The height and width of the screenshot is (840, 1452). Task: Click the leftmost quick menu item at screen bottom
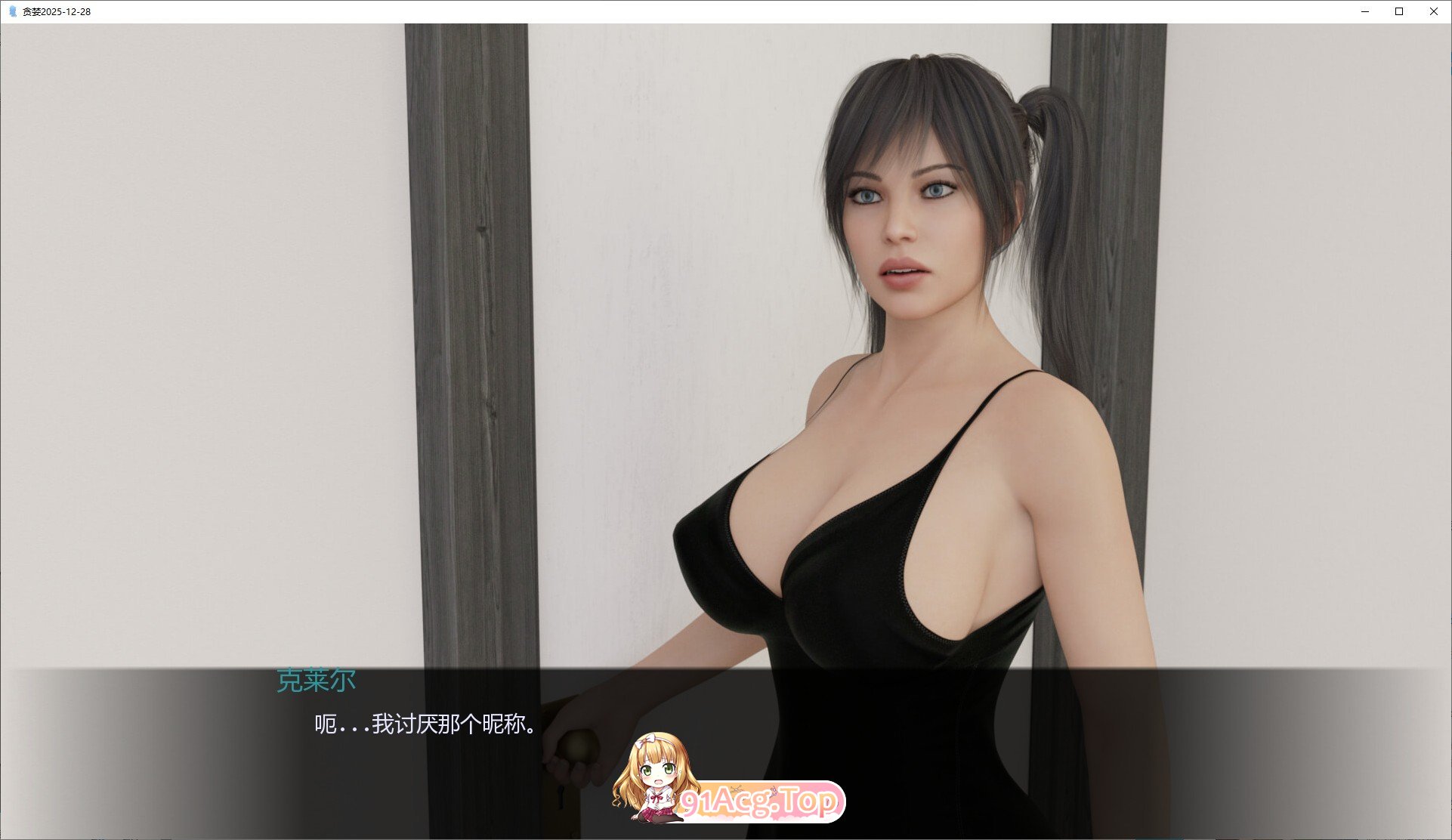click(x=94, y=837)
